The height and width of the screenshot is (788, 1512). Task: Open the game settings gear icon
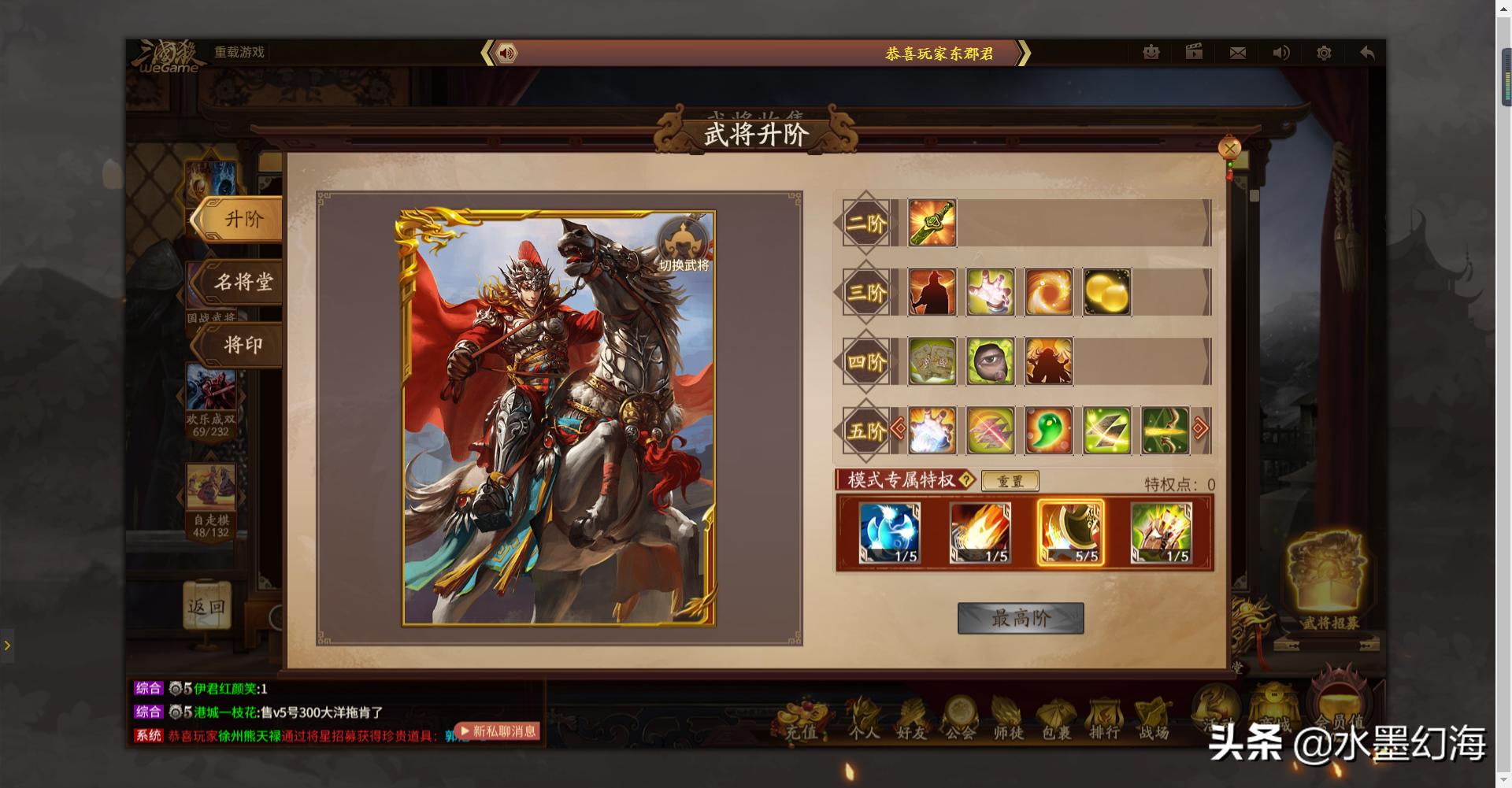1324,52
